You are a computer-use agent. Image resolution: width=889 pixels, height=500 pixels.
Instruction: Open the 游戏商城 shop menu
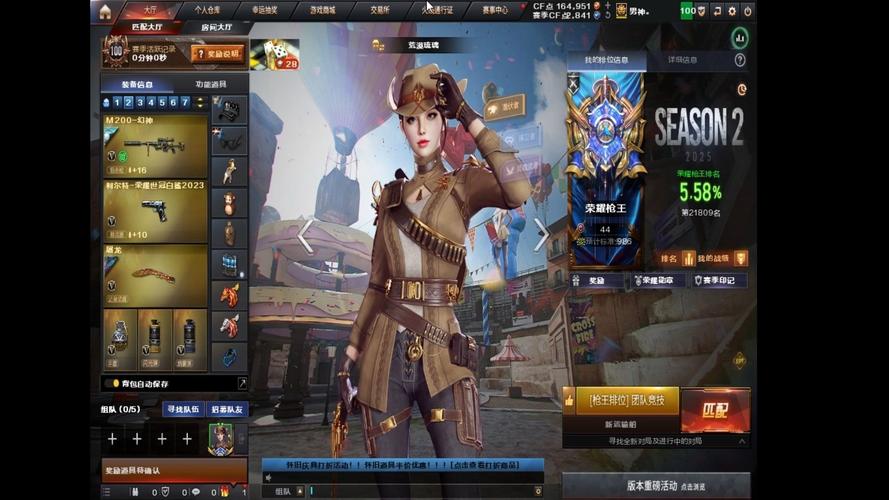[x=322, y=10]
